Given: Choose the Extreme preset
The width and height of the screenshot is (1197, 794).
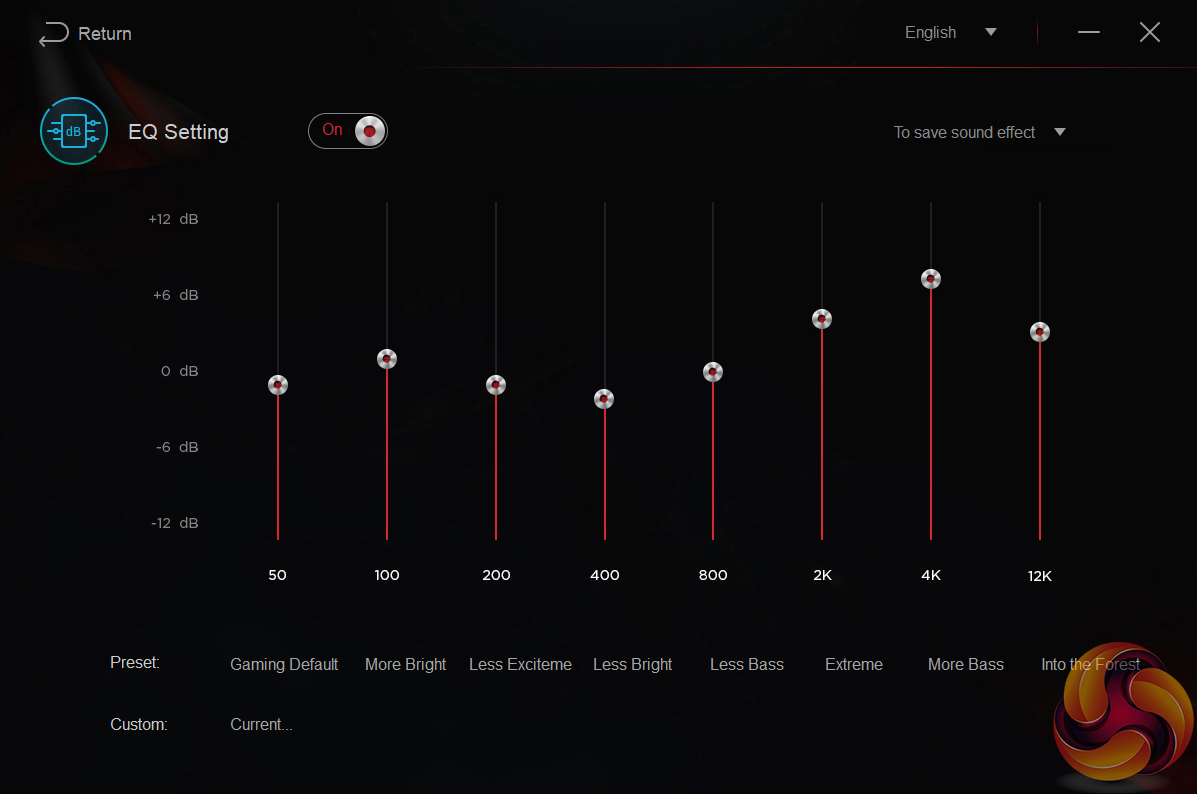Looking at the screenshot, I should (x=854, y=664).
